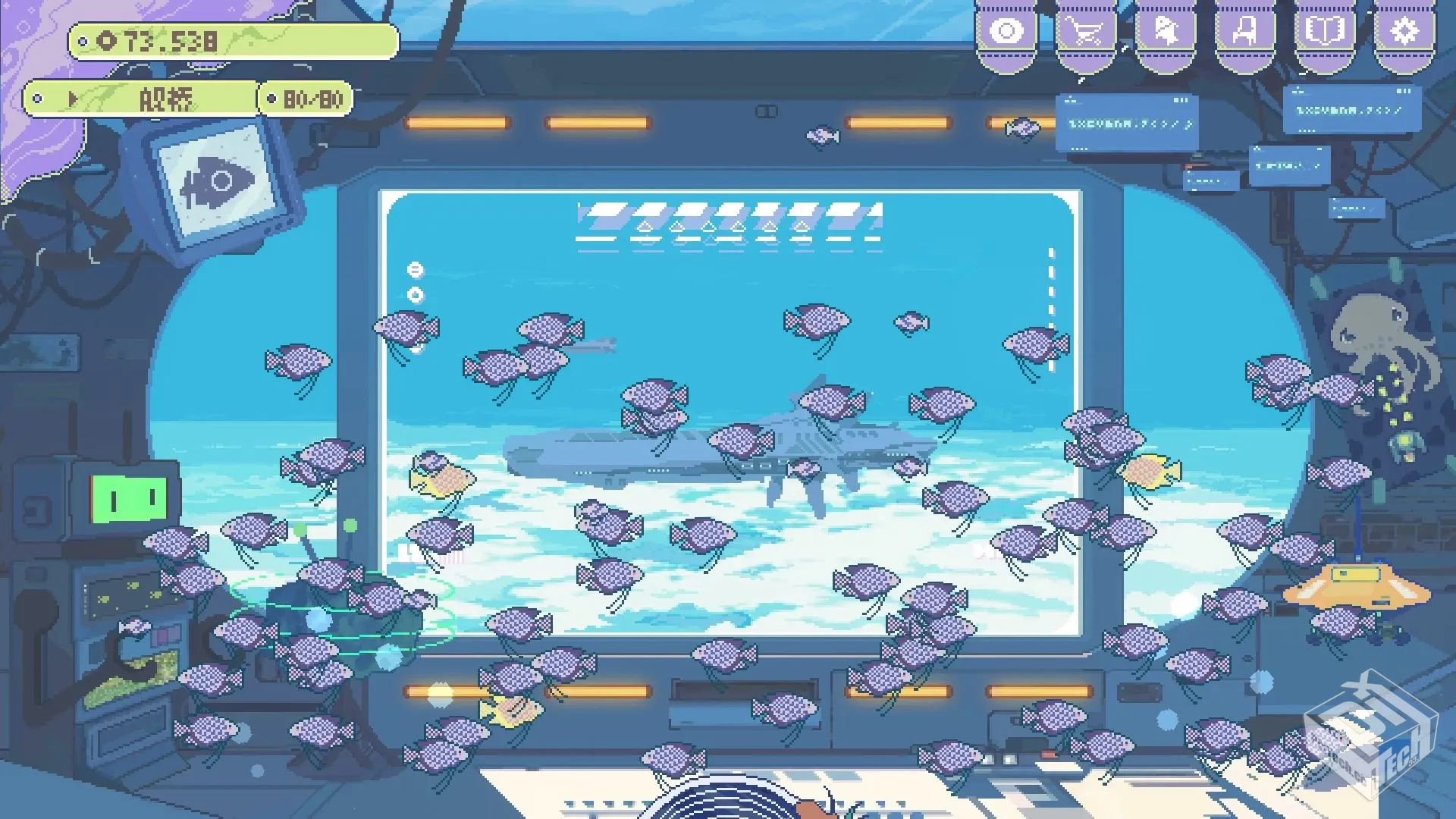Viewport: 1456px width, 819px height.
Task: Open the chair furniture menu
Action: coord(1244,33)
